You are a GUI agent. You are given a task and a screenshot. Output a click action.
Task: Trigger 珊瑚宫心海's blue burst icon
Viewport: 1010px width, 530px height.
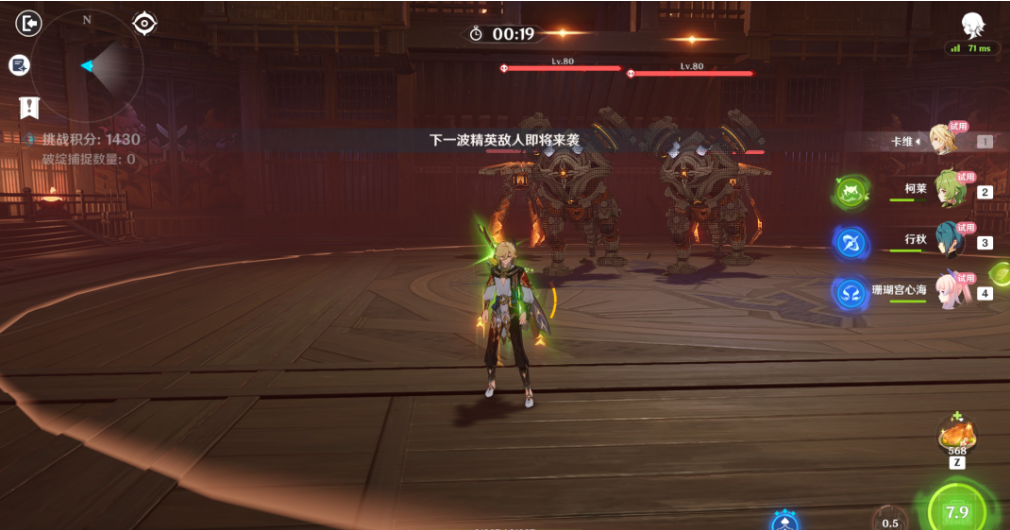(850, 292)
